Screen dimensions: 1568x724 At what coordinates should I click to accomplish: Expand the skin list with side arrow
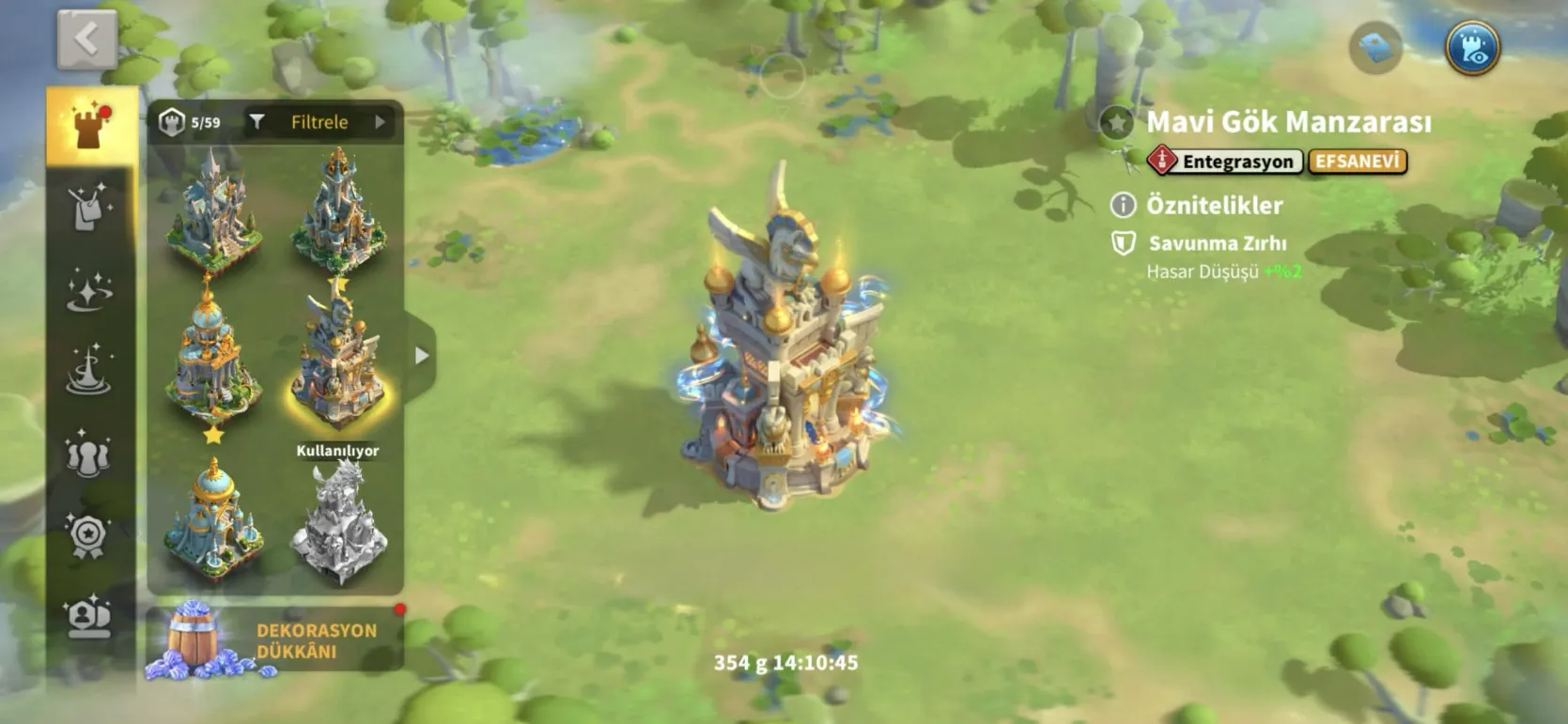pos(422,355)
